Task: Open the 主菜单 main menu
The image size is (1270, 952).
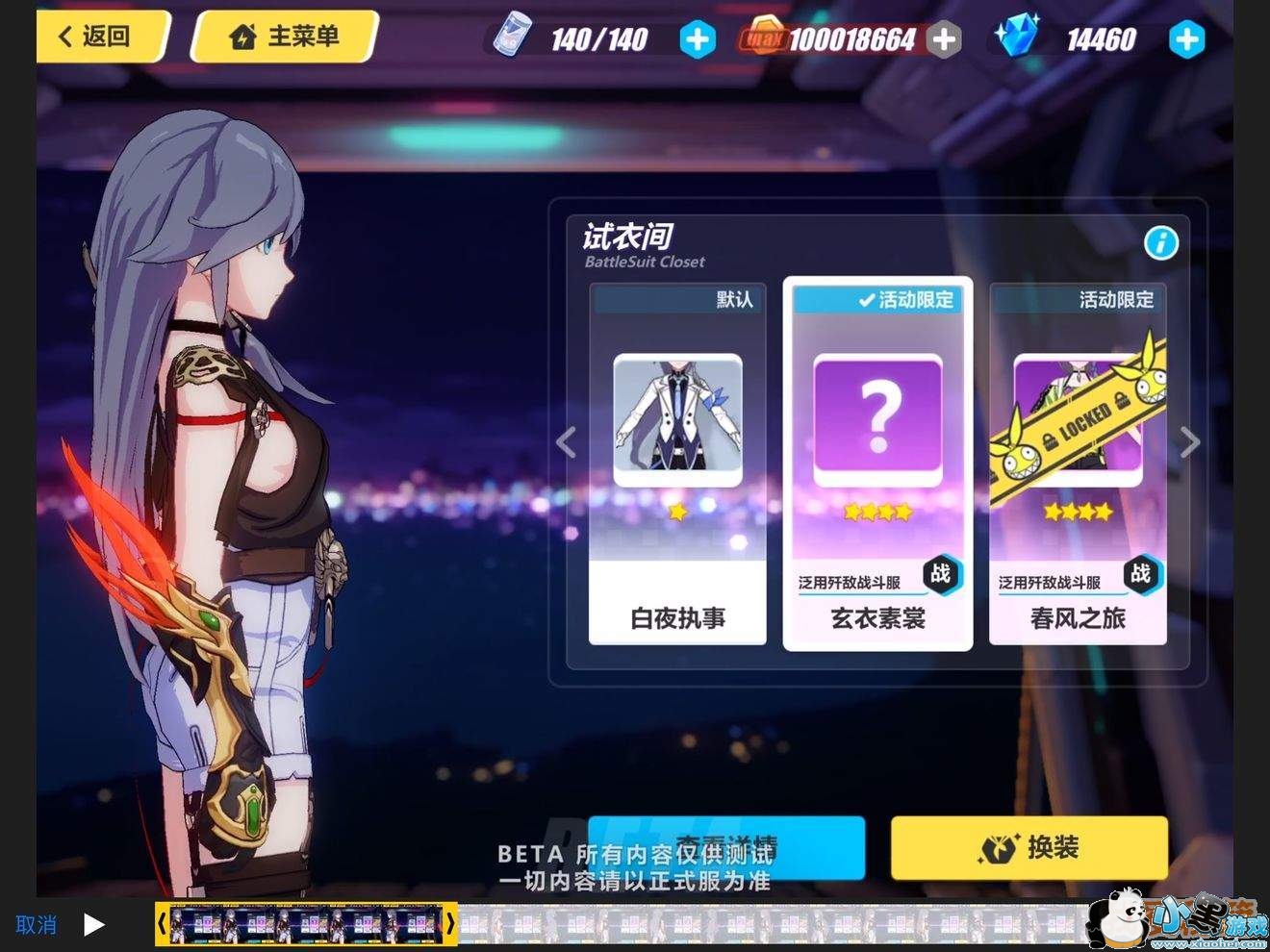Action: pyautogui.click(x=285, y=37)
